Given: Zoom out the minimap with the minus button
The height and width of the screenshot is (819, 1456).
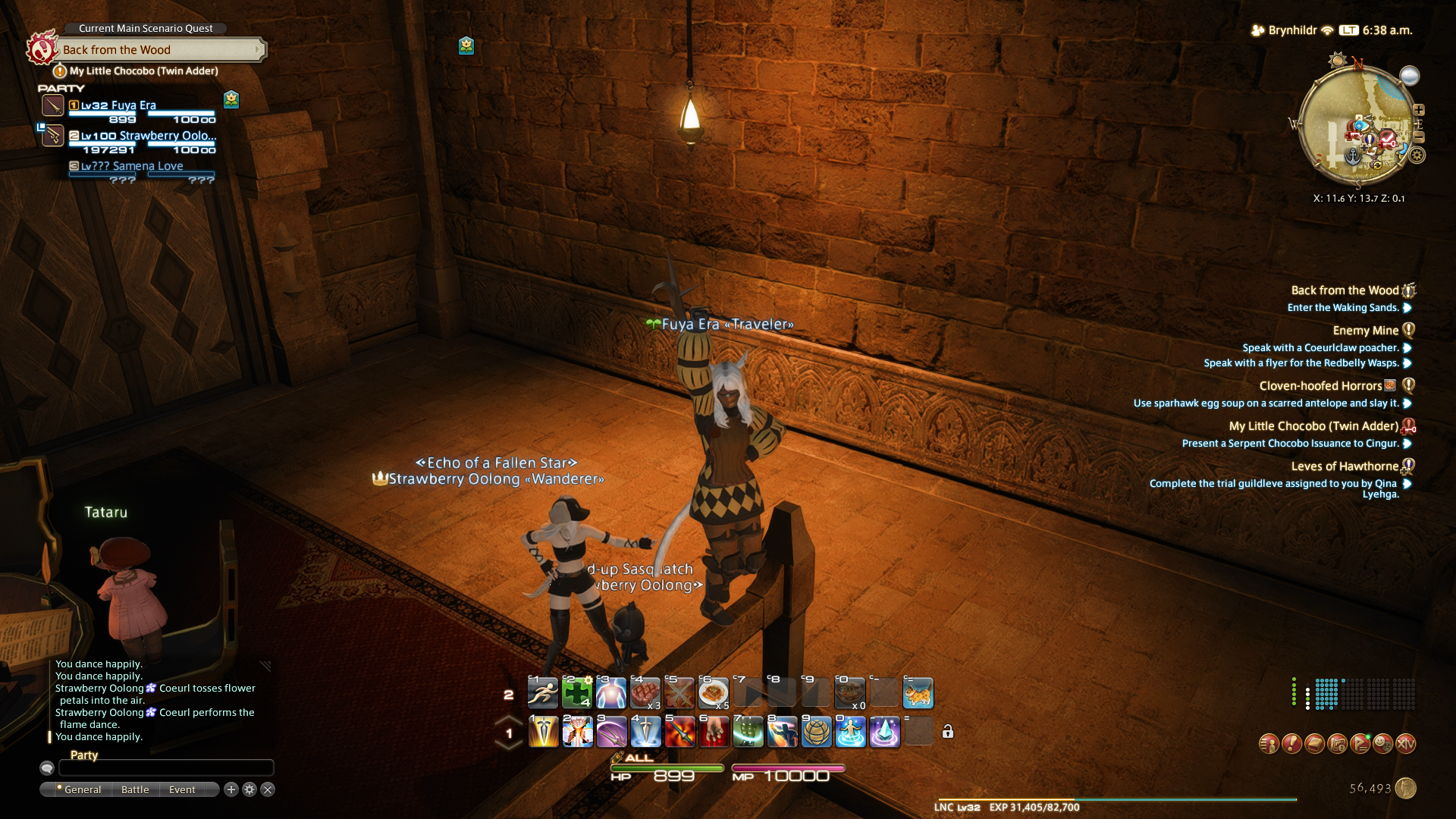Looking at the screenshot, I should [1419, 137].
